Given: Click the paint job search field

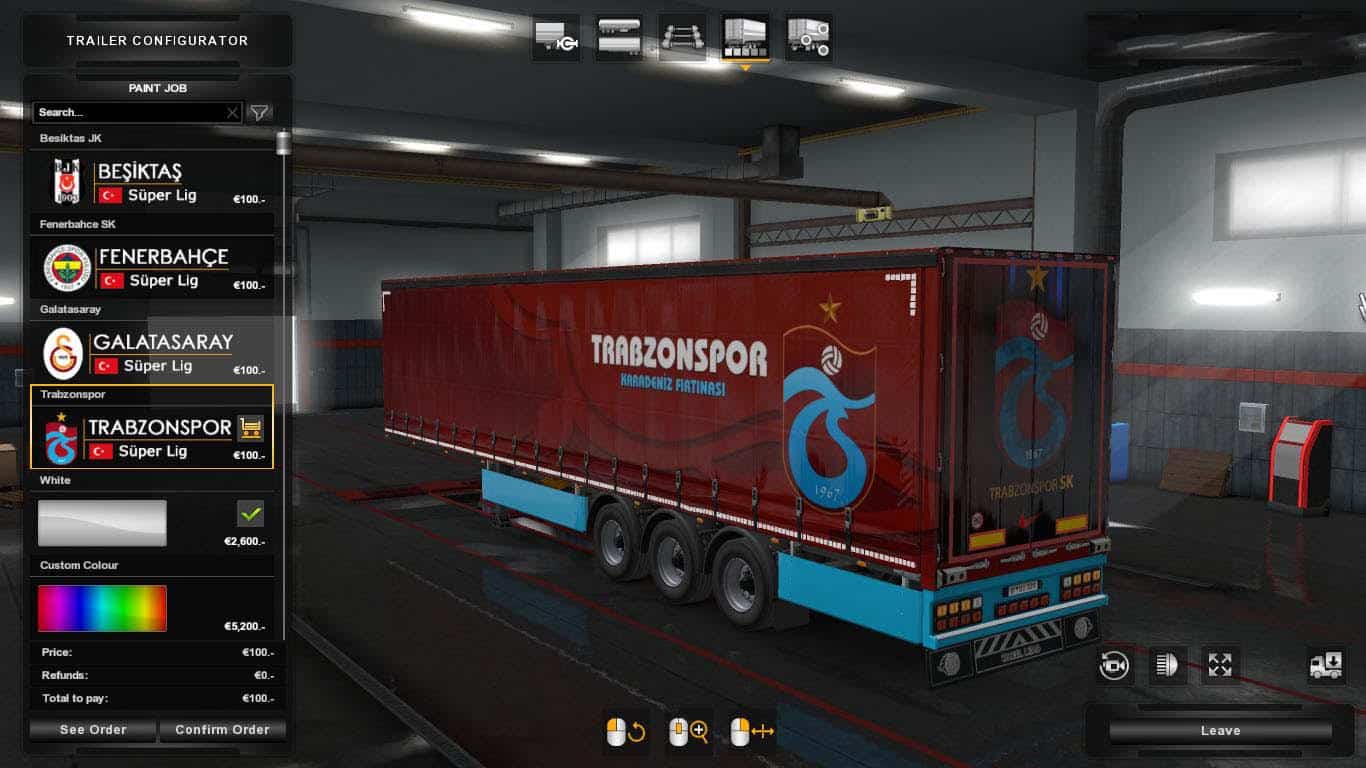Looking at the screenshot, I should click(x=128, y=113).
